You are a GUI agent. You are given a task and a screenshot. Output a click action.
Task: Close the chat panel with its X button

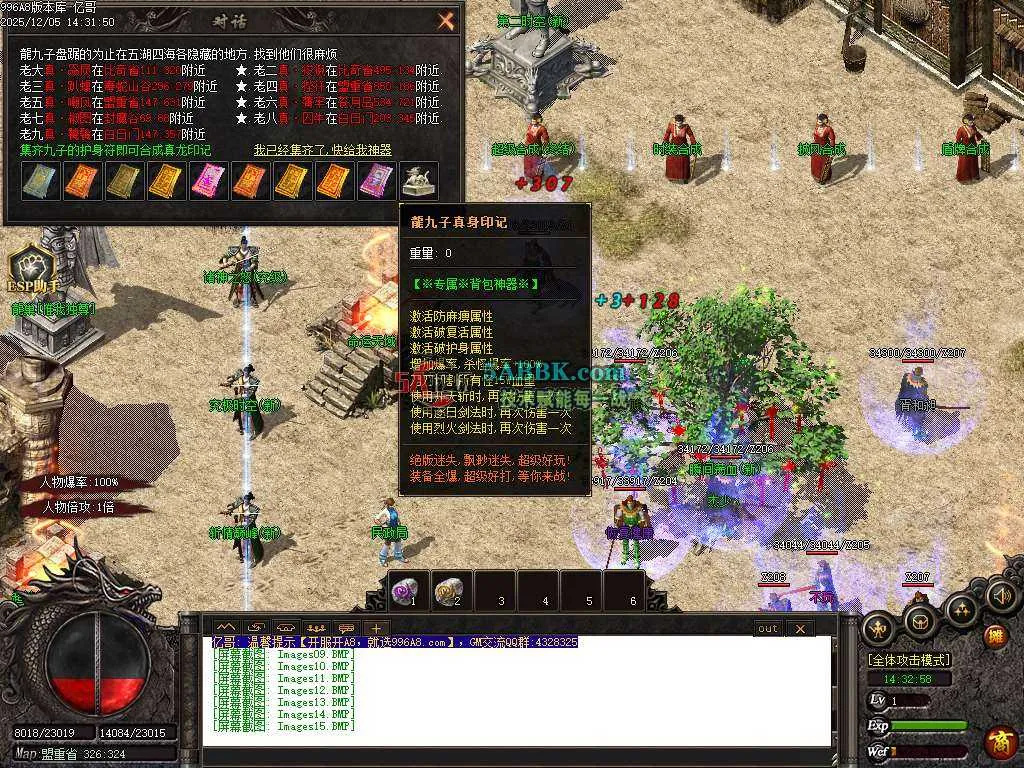(799, 628)
